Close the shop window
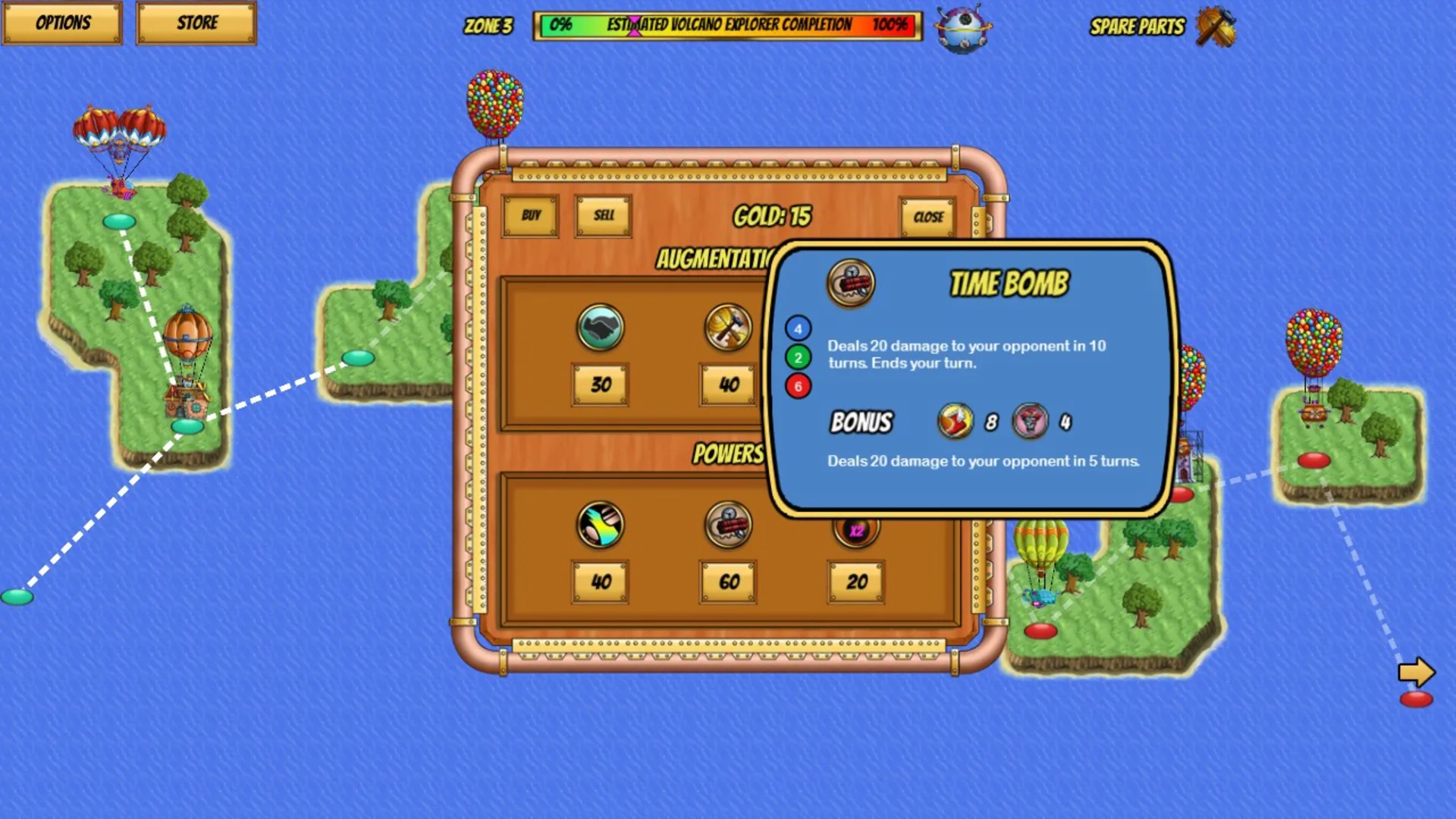This screenshot has width=1456, height=819. coord(927,216)
